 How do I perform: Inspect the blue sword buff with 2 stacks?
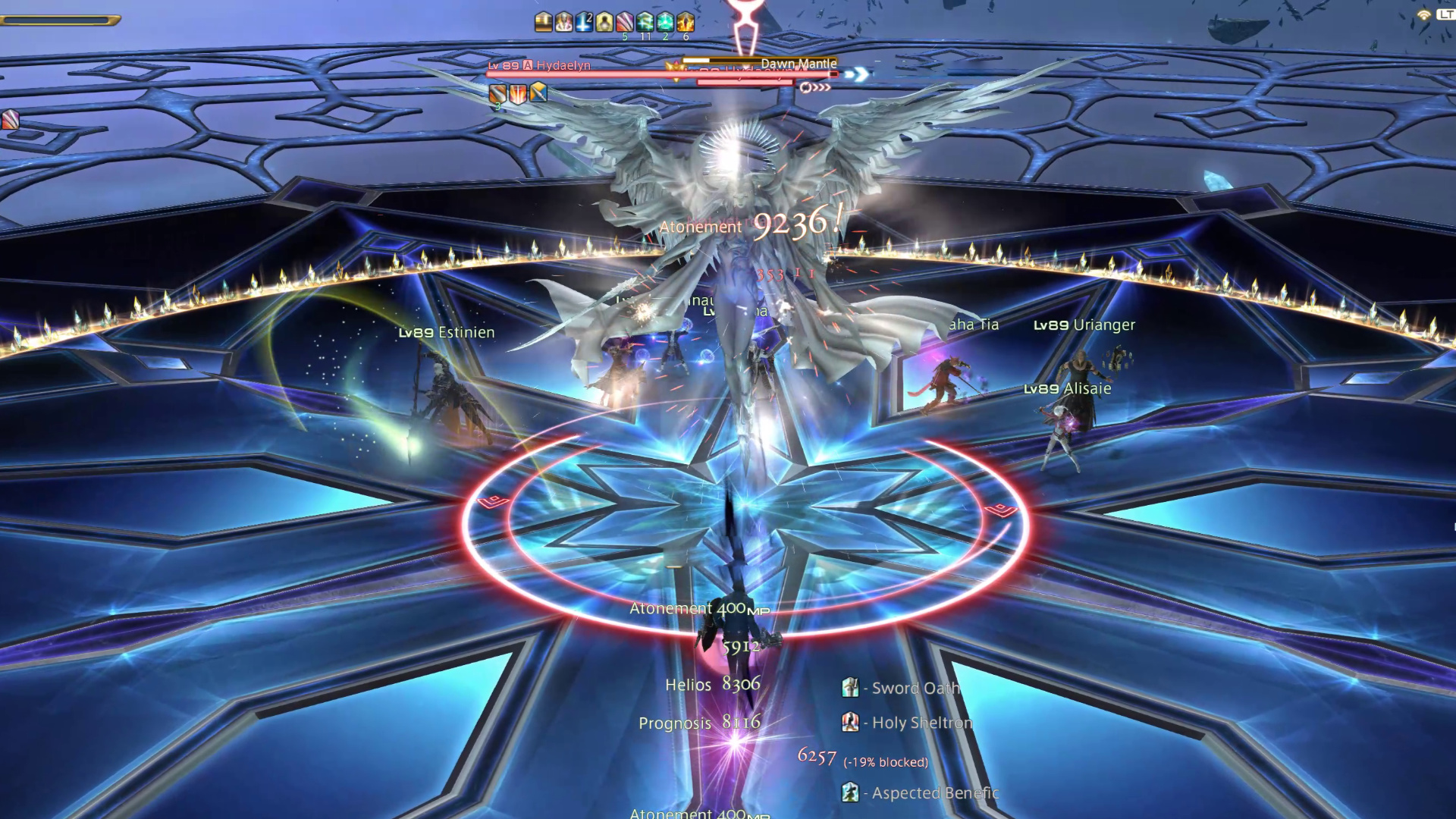[x=584, y=22]
